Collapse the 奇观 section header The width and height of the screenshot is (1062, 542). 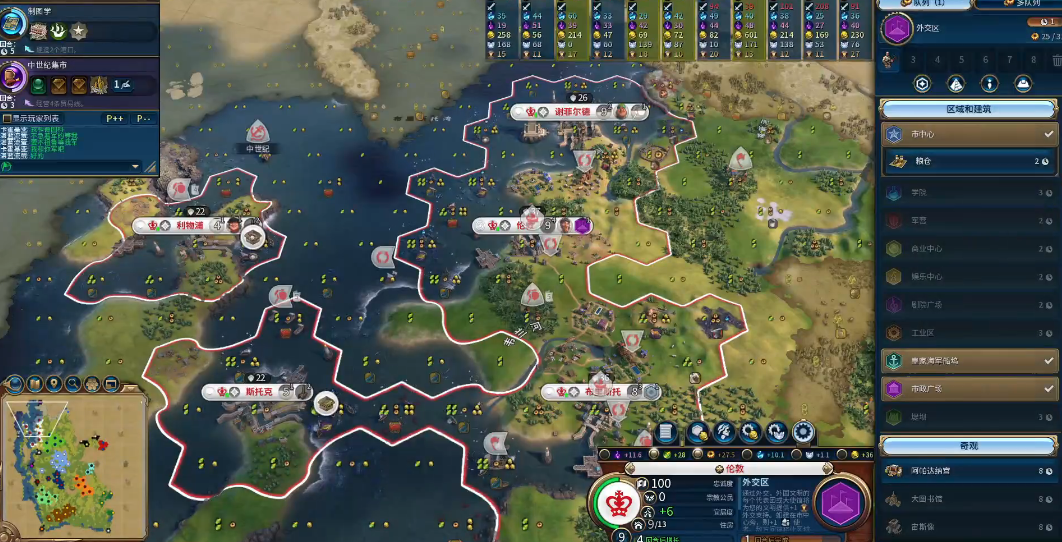coord(970,444)
